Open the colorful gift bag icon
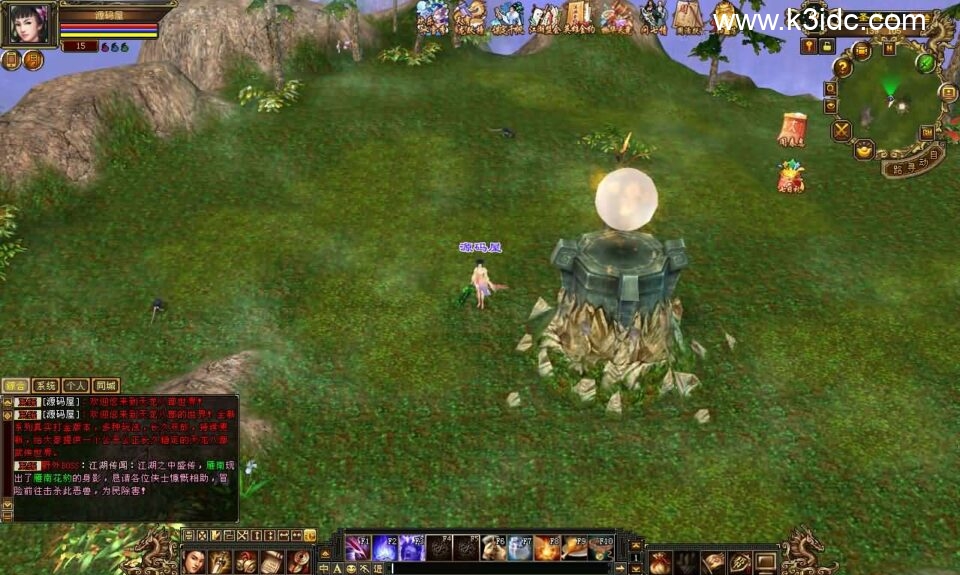This screenshot has width=960, height=575. click(791, 176)
